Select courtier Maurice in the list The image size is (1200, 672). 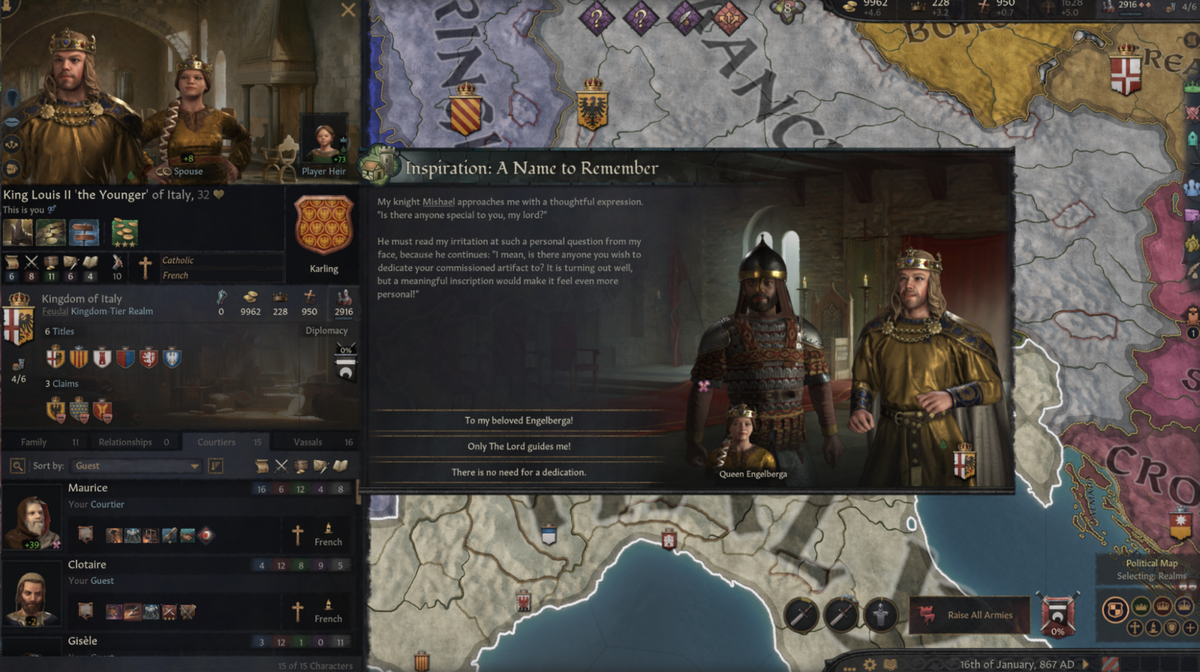point(88,488)
